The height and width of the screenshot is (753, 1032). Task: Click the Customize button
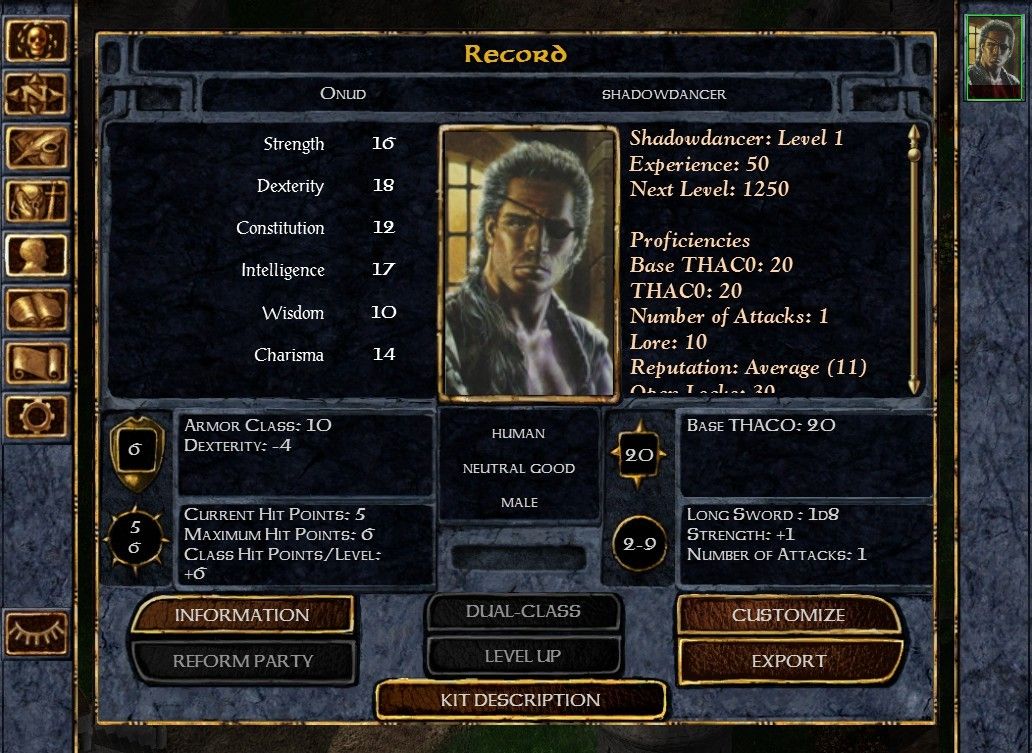pos(789,615)
